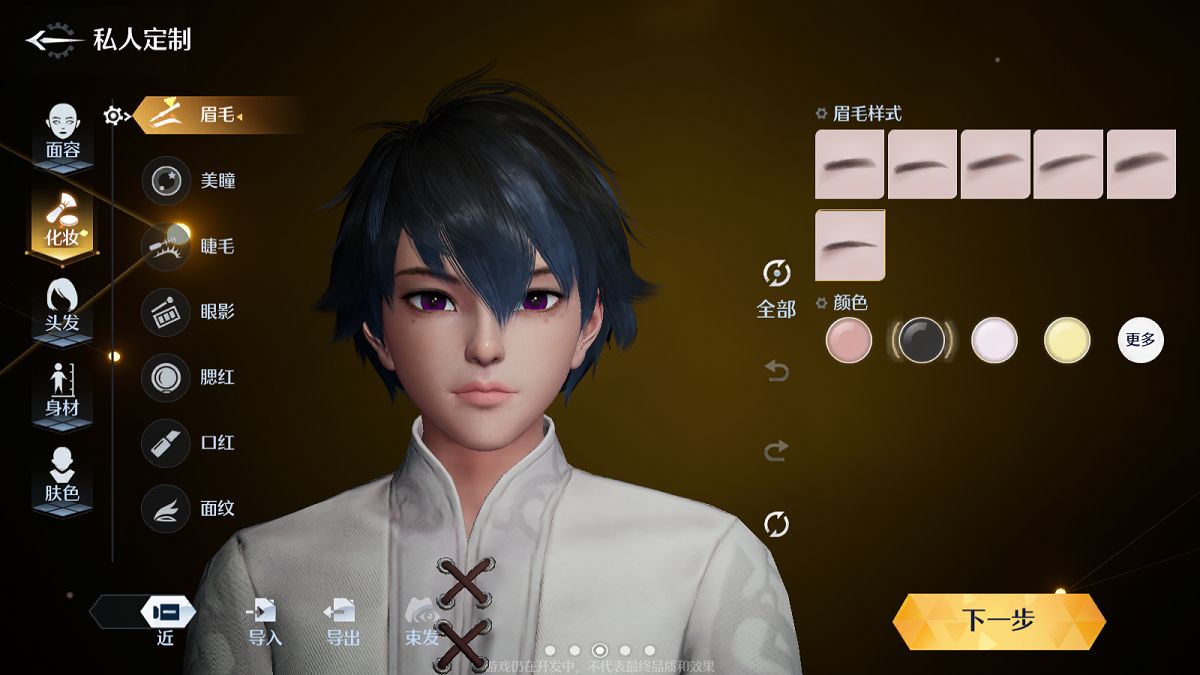Switch to the 头发 hair tab
Image resolution: width=1200 pixels, height=675 pixels.
(63, 307)
